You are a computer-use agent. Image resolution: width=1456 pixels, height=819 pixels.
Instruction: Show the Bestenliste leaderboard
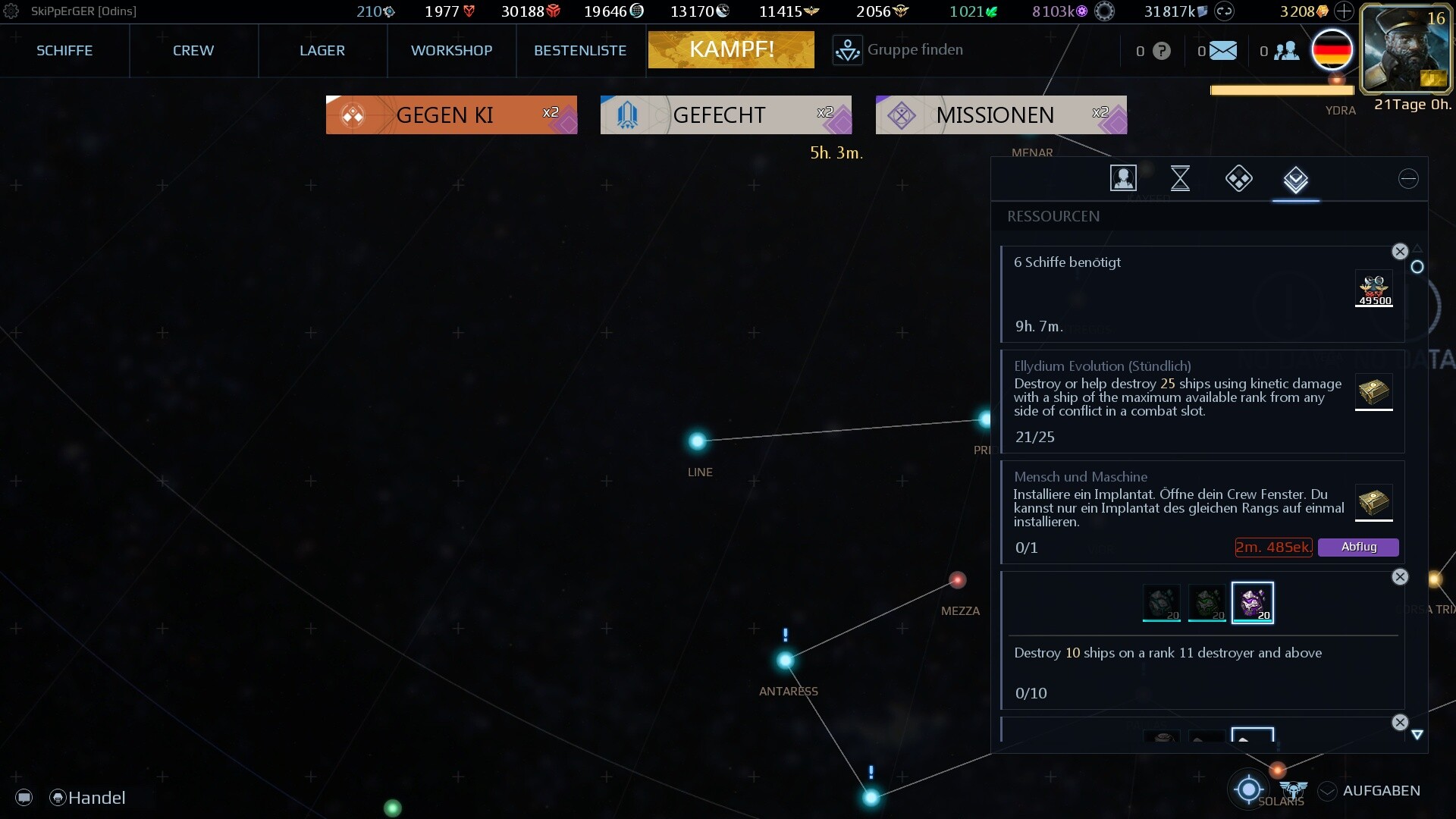click(580, 51)
